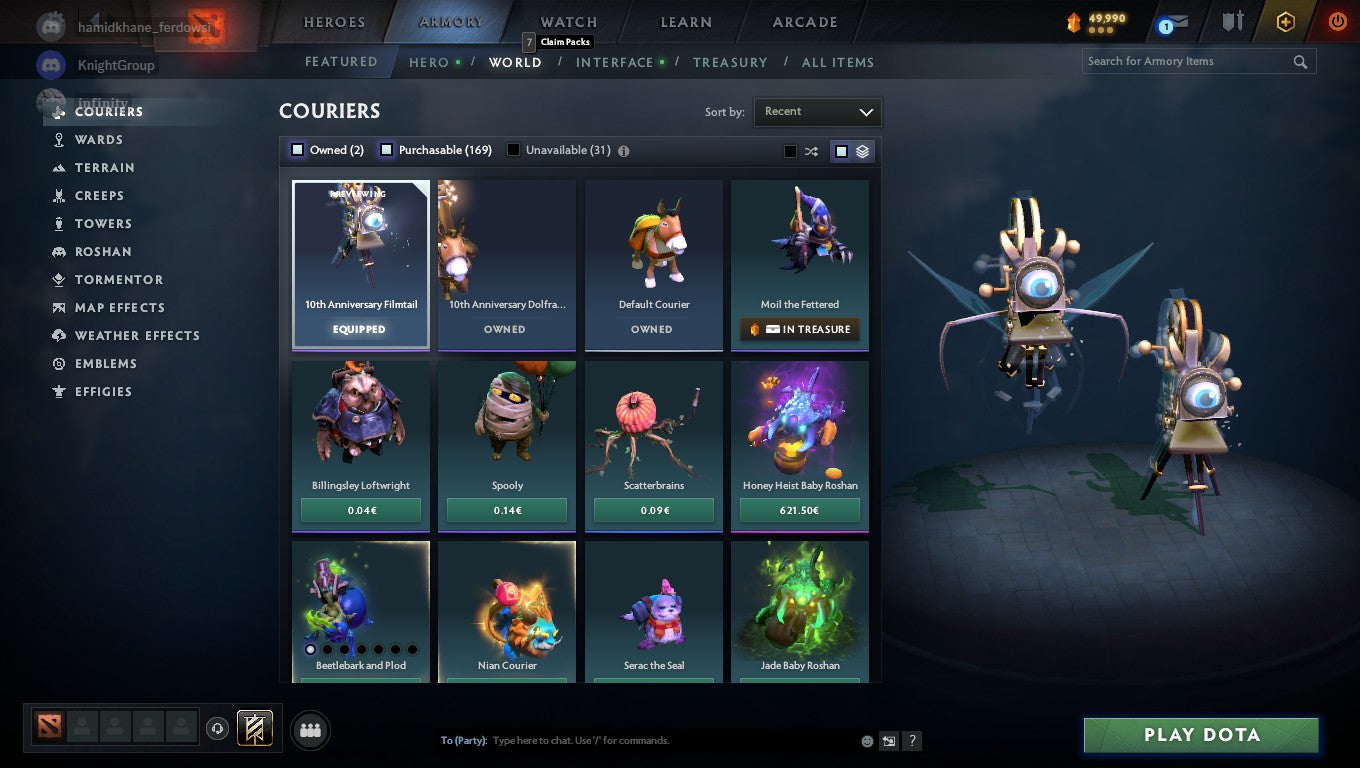Open the layered style view icon
Viewport: 1360px width, 768px height.
tap(862, 150)
